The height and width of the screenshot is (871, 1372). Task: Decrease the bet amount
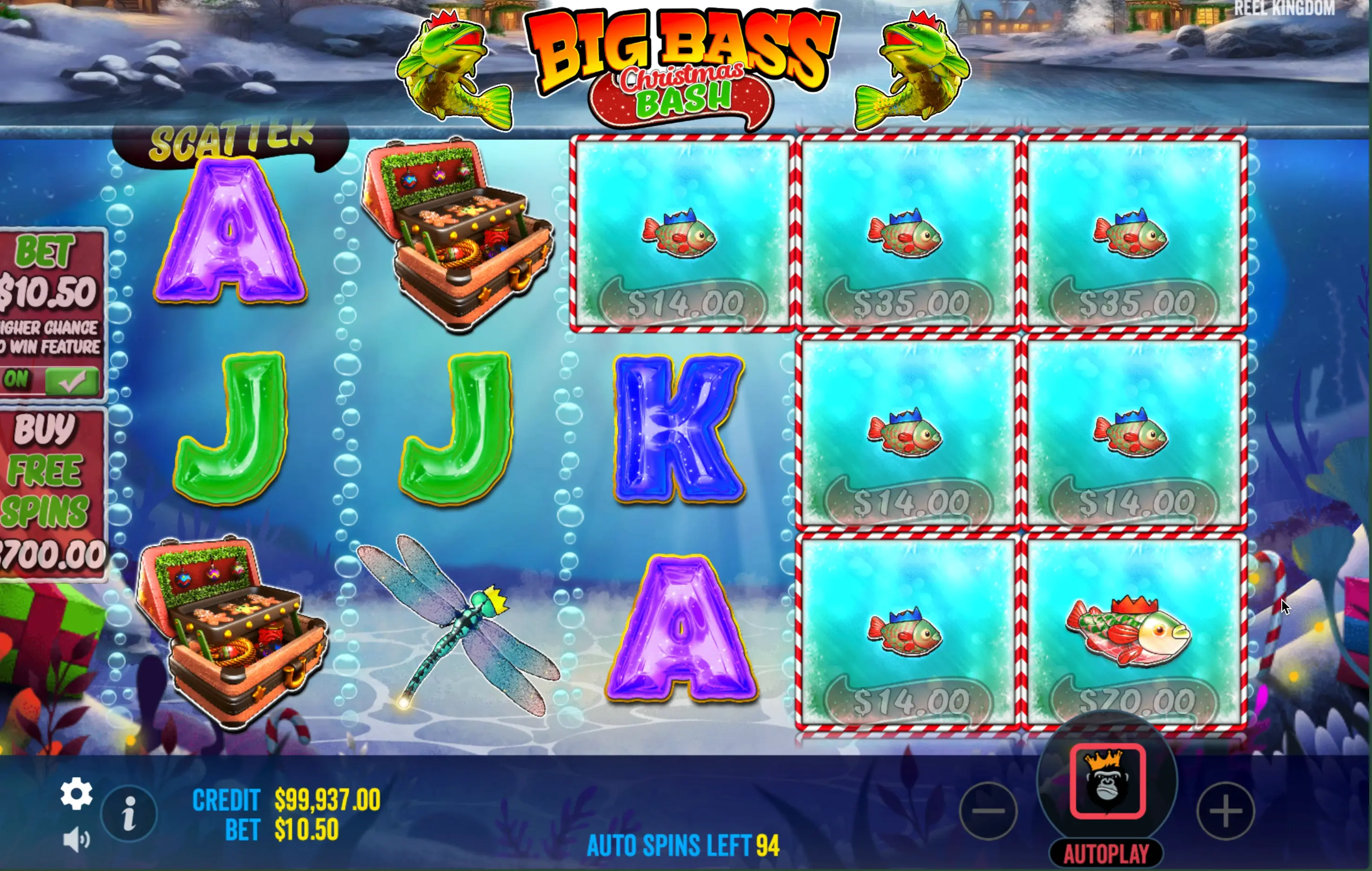[x=988, y=811]
